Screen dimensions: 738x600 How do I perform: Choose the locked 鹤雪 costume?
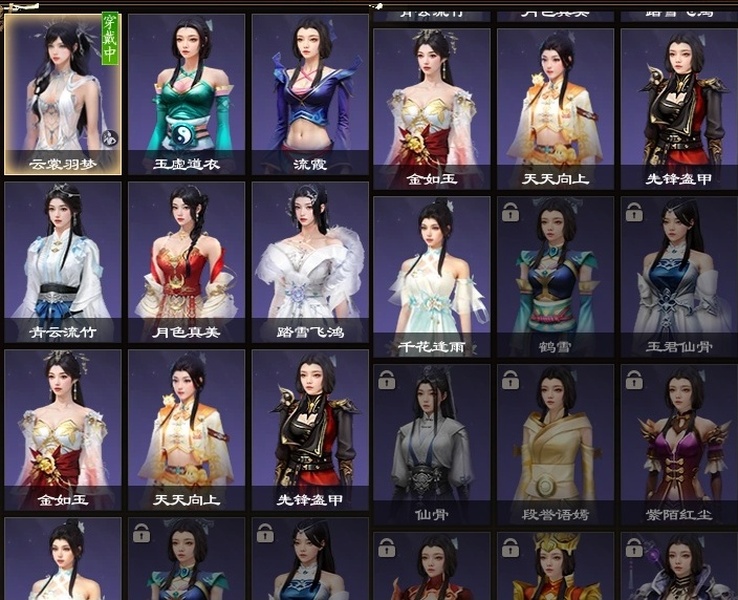coord(555,275)
